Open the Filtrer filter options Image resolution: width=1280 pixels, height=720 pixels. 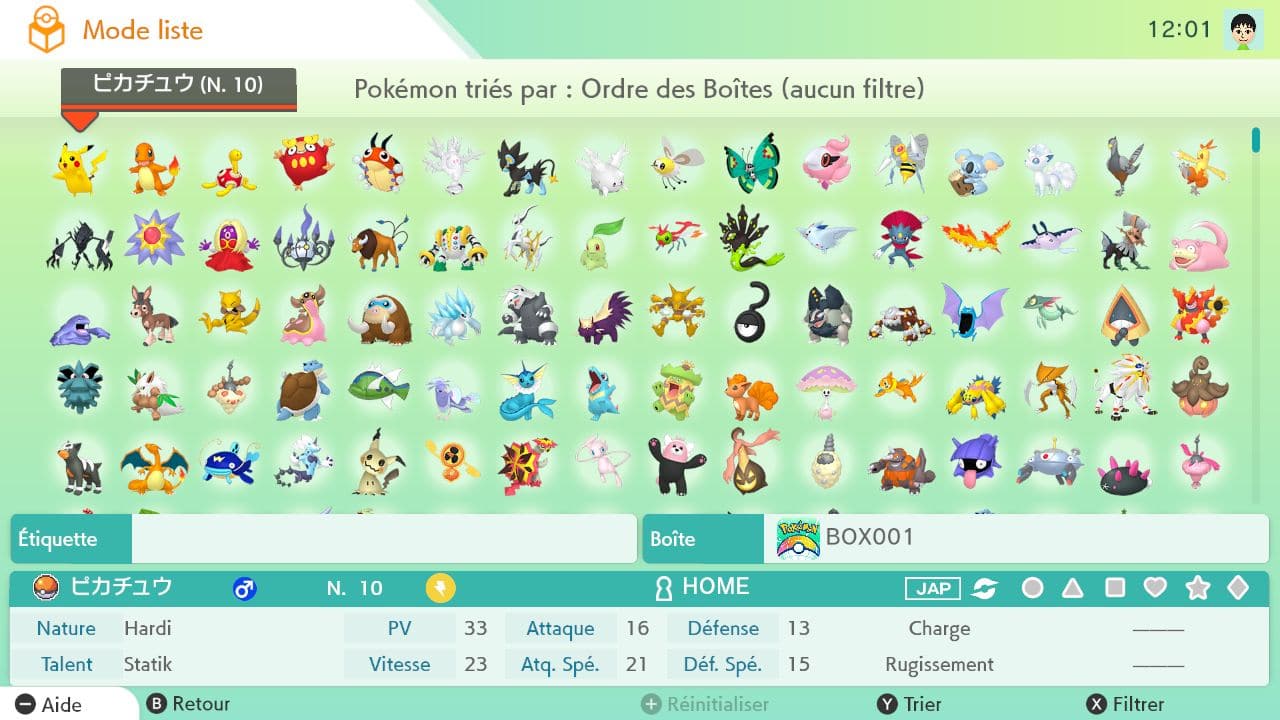1126,704
